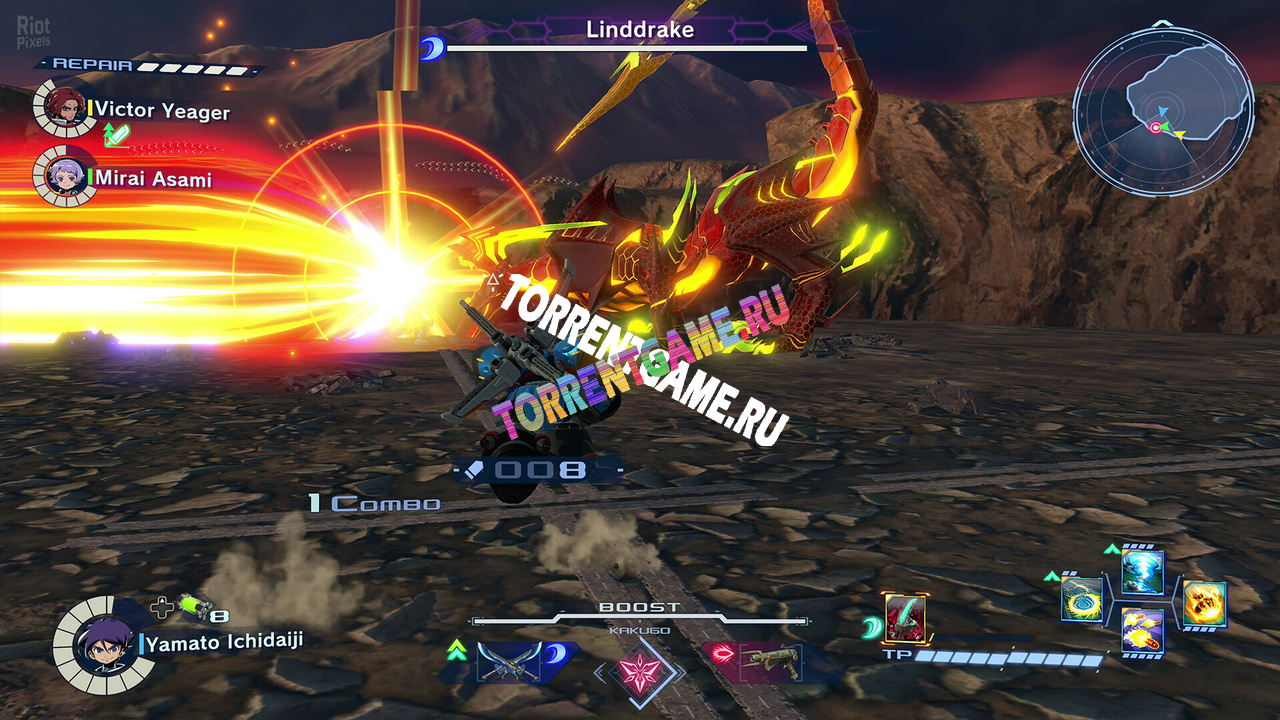Activate the Kakugo star emblem

(639, 670)
